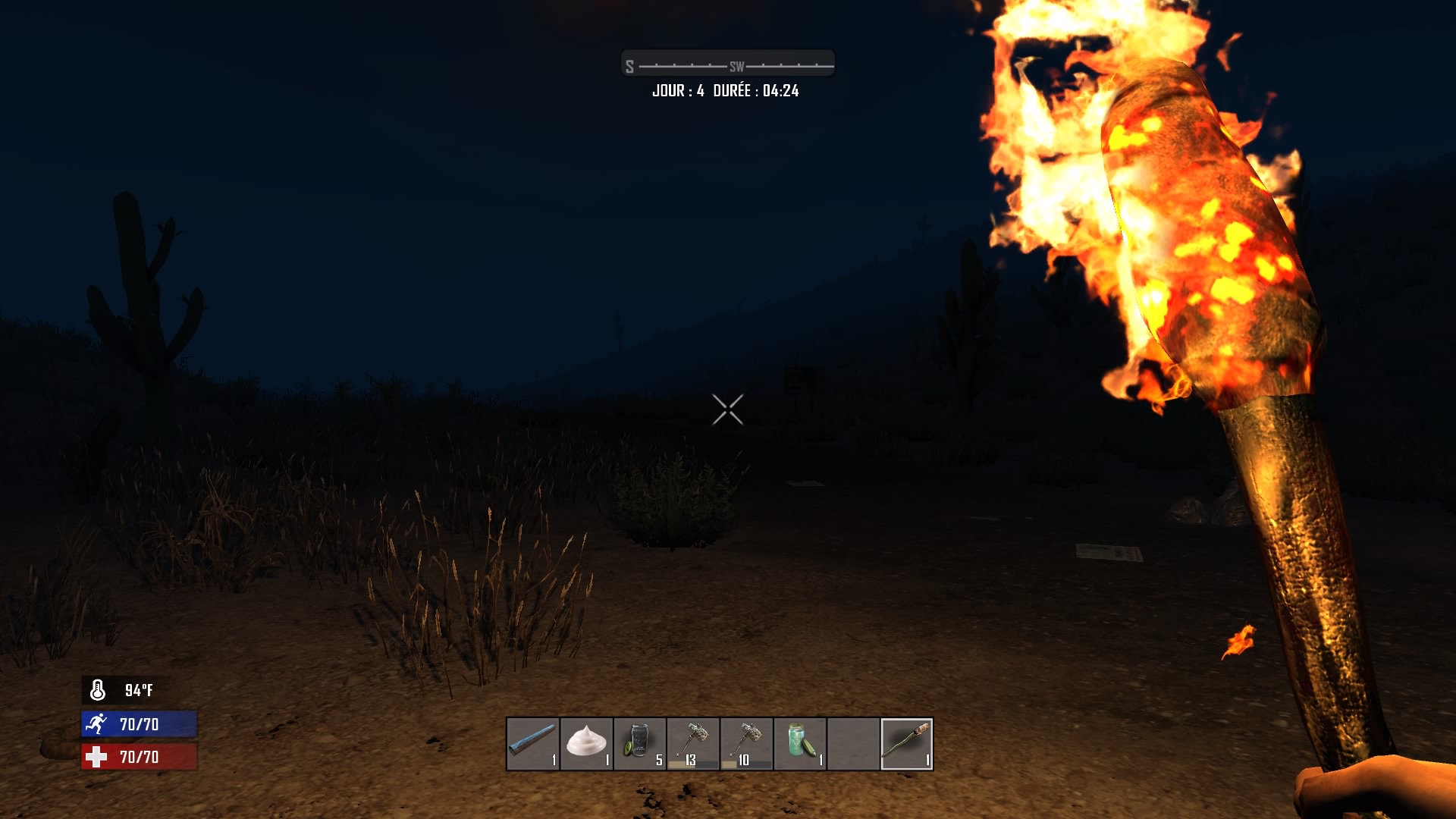
Task: Choose the white cream item slot
Action: 586,743
